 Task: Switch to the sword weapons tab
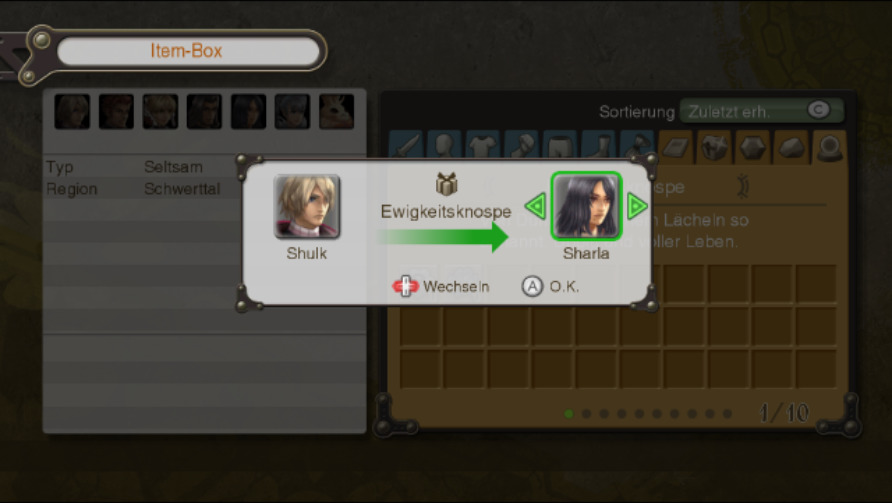406,148
